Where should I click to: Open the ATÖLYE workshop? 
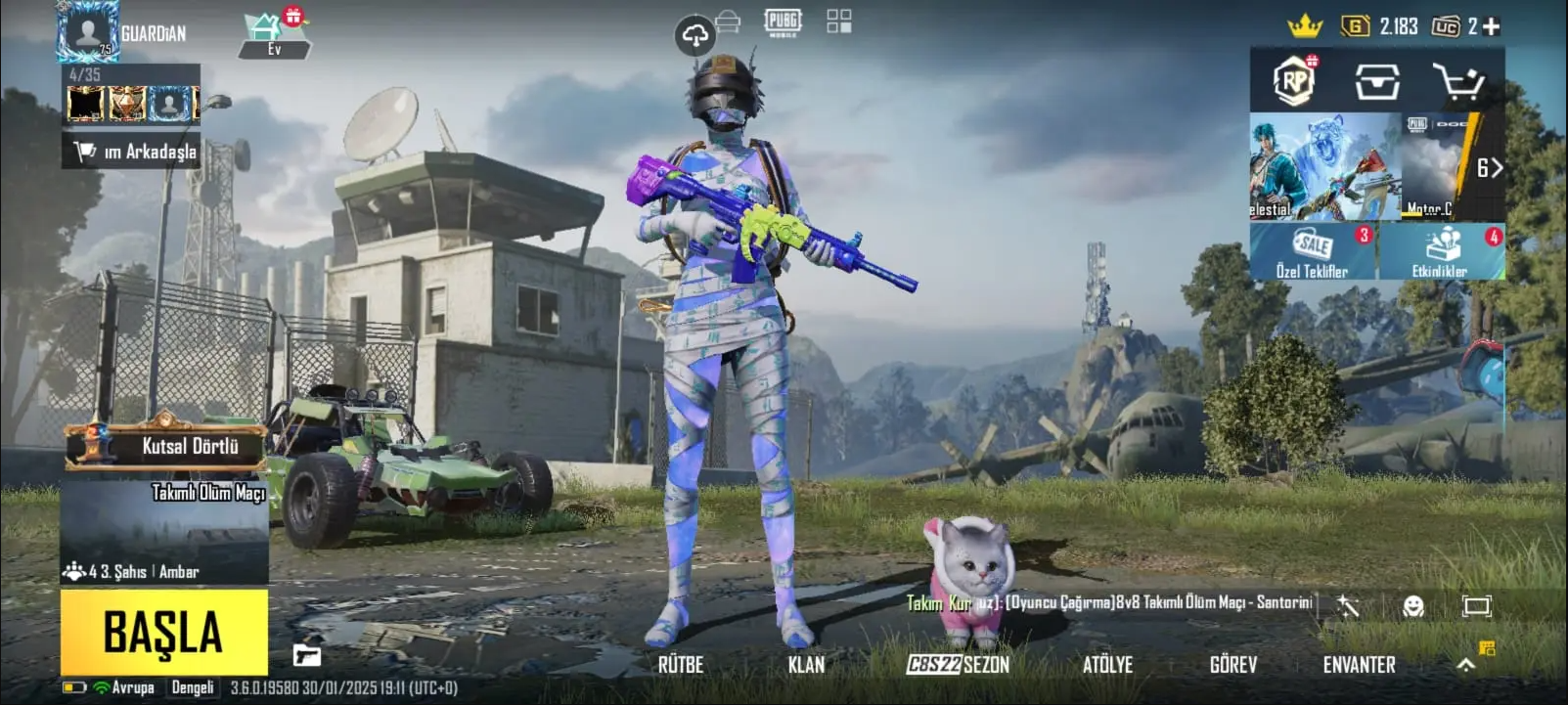point(1107,665)
